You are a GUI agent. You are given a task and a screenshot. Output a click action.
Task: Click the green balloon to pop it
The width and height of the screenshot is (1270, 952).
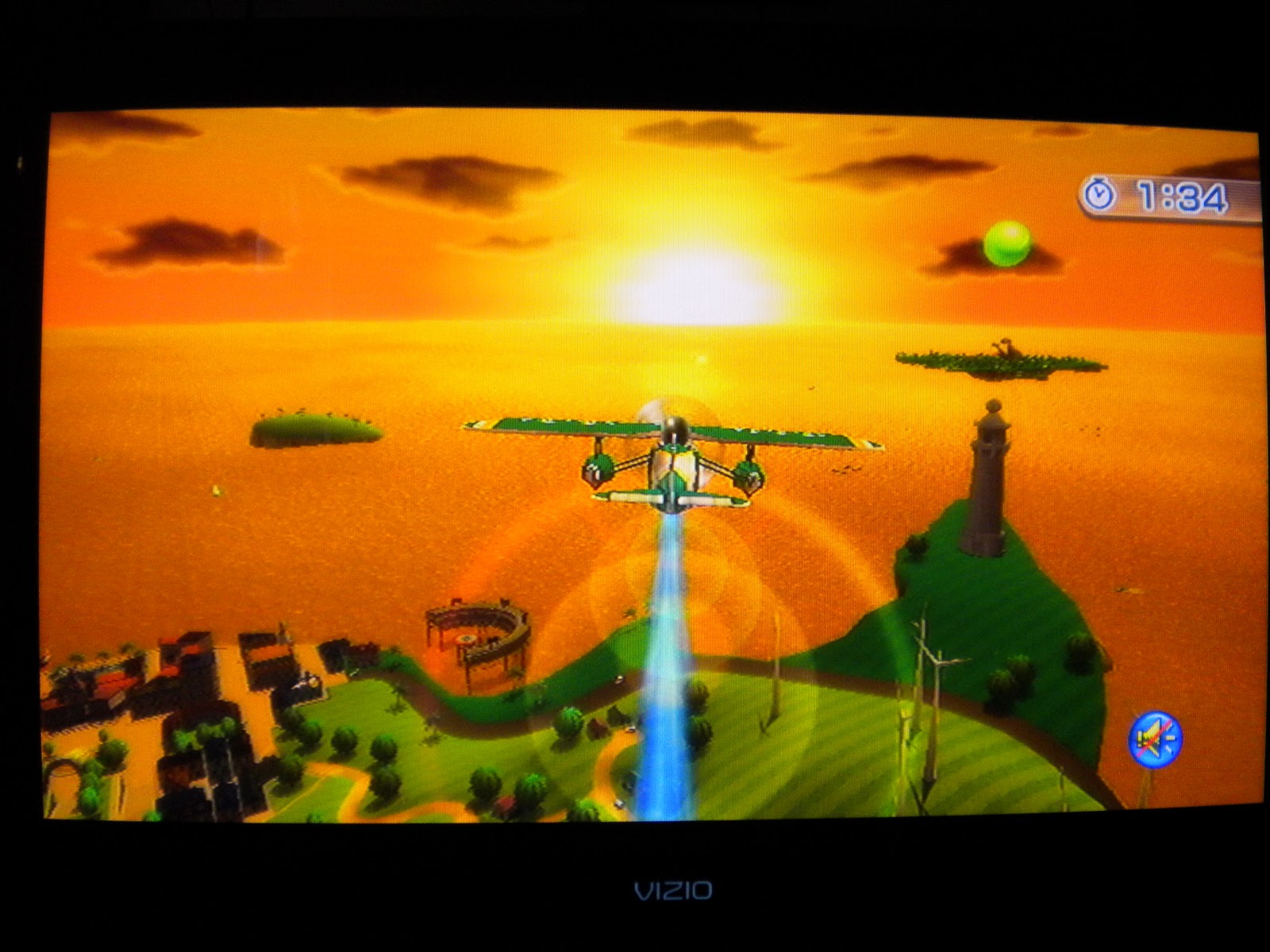tap(1010, 242)
